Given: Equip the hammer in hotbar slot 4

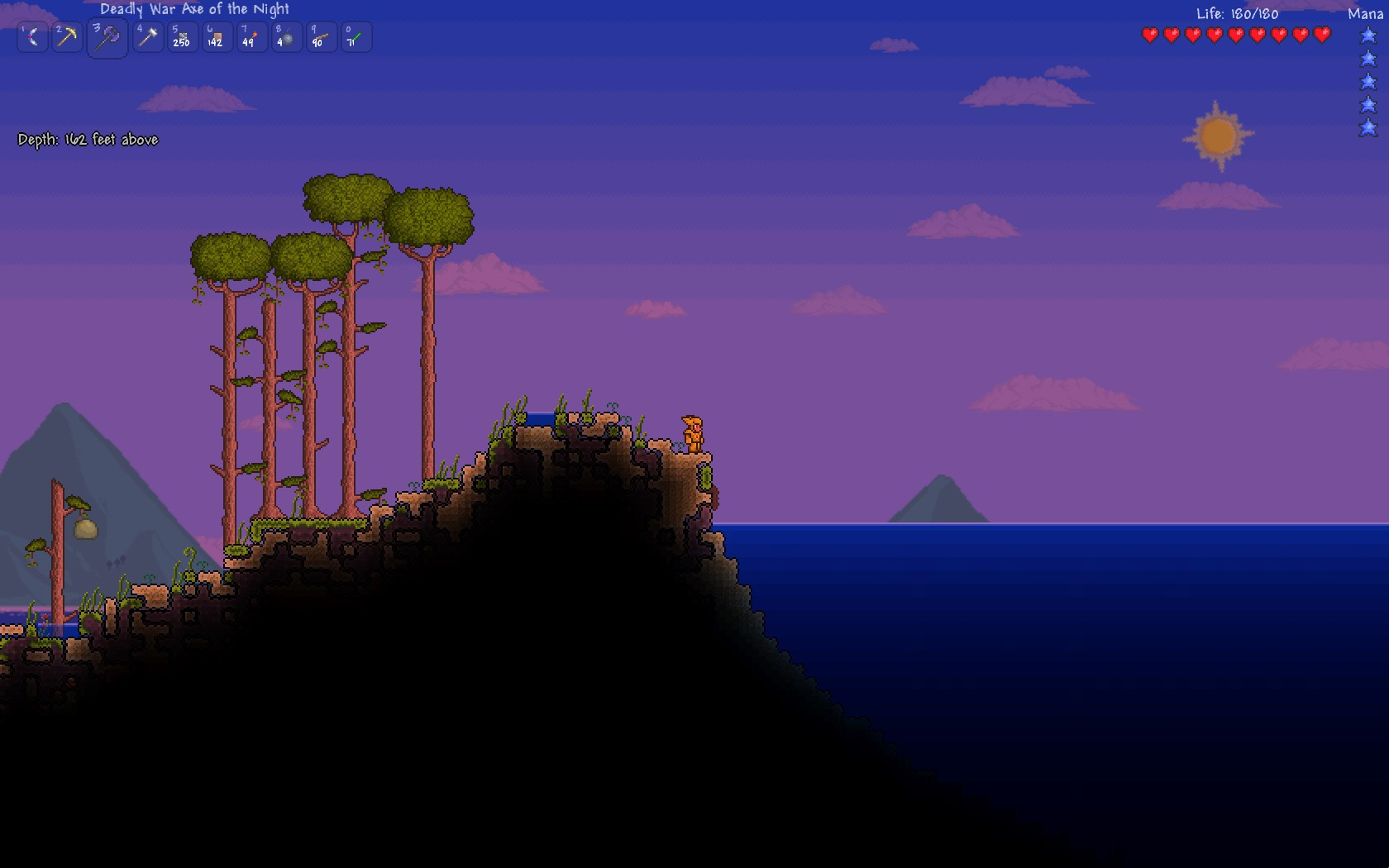Looking at the screenshot, I should click(x=148, y=37).
